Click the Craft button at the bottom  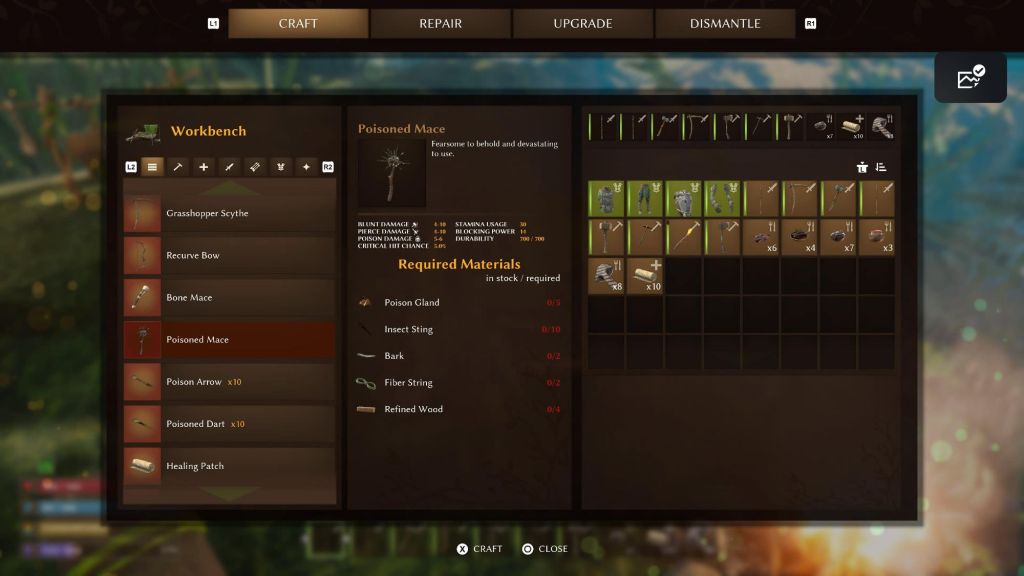coord(480,549)
